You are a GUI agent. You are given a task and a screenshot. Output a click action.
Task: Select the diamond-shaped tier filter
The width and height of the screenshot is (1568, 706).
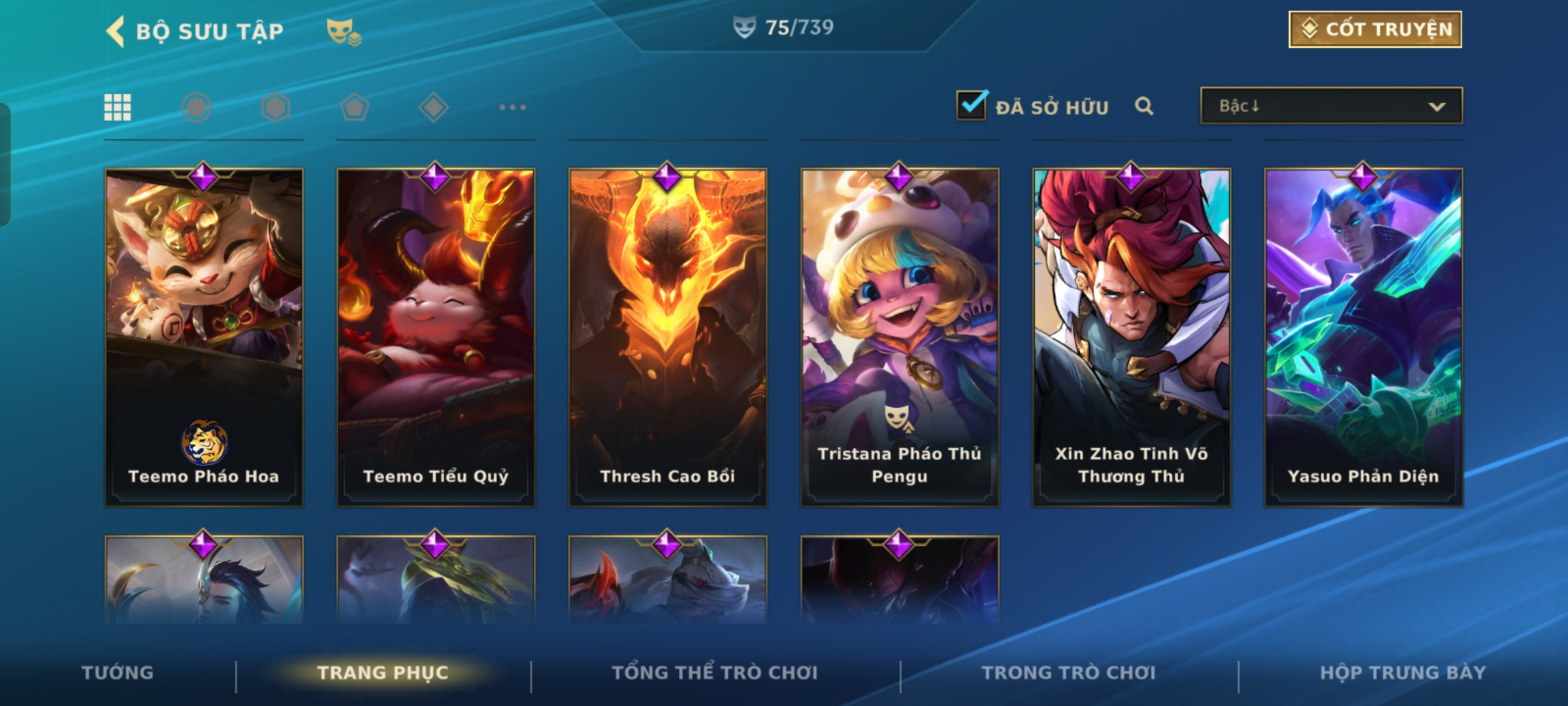coord(433,107)
